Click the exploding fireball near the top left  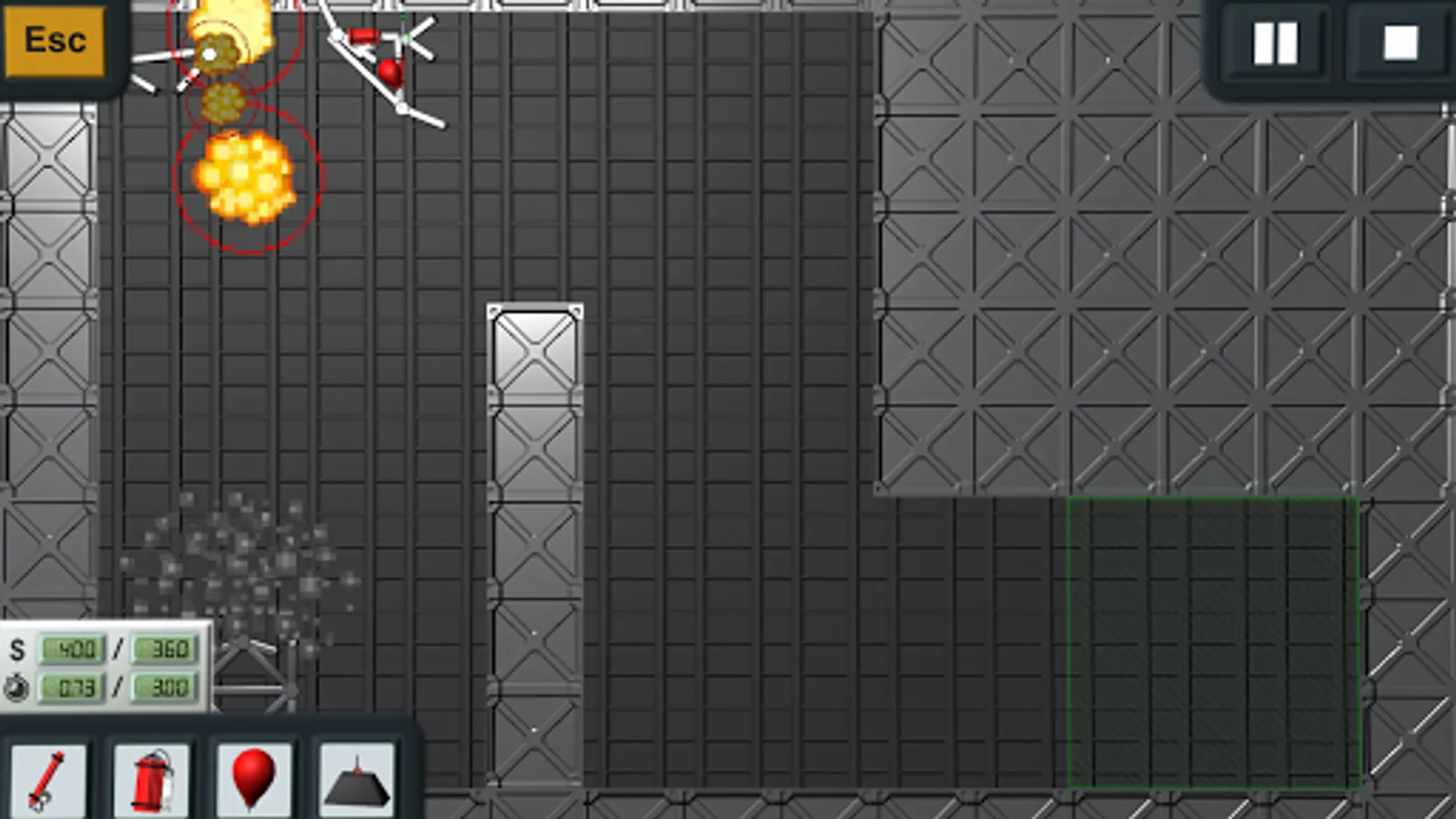coord(246,179)
